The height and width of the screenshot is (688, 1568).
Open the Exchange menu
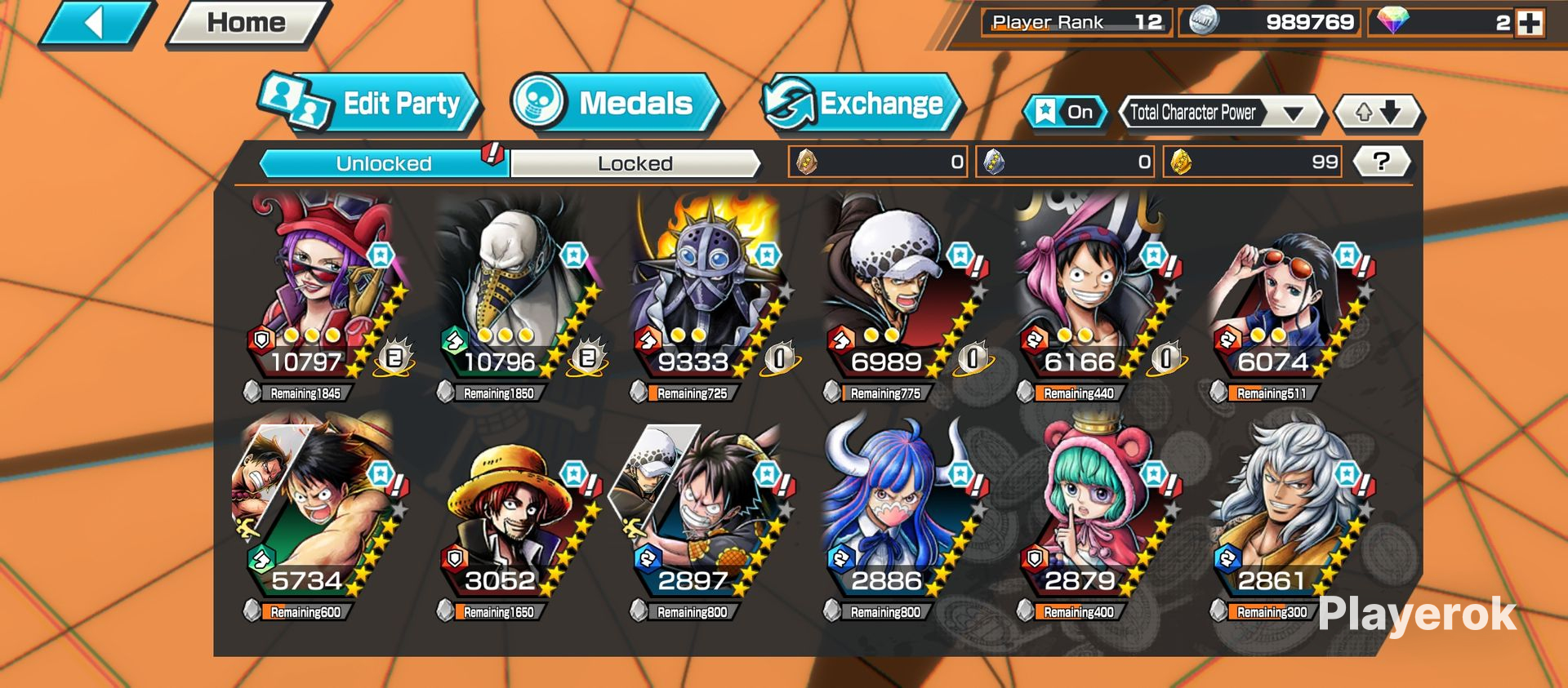(x=862, y=104)
